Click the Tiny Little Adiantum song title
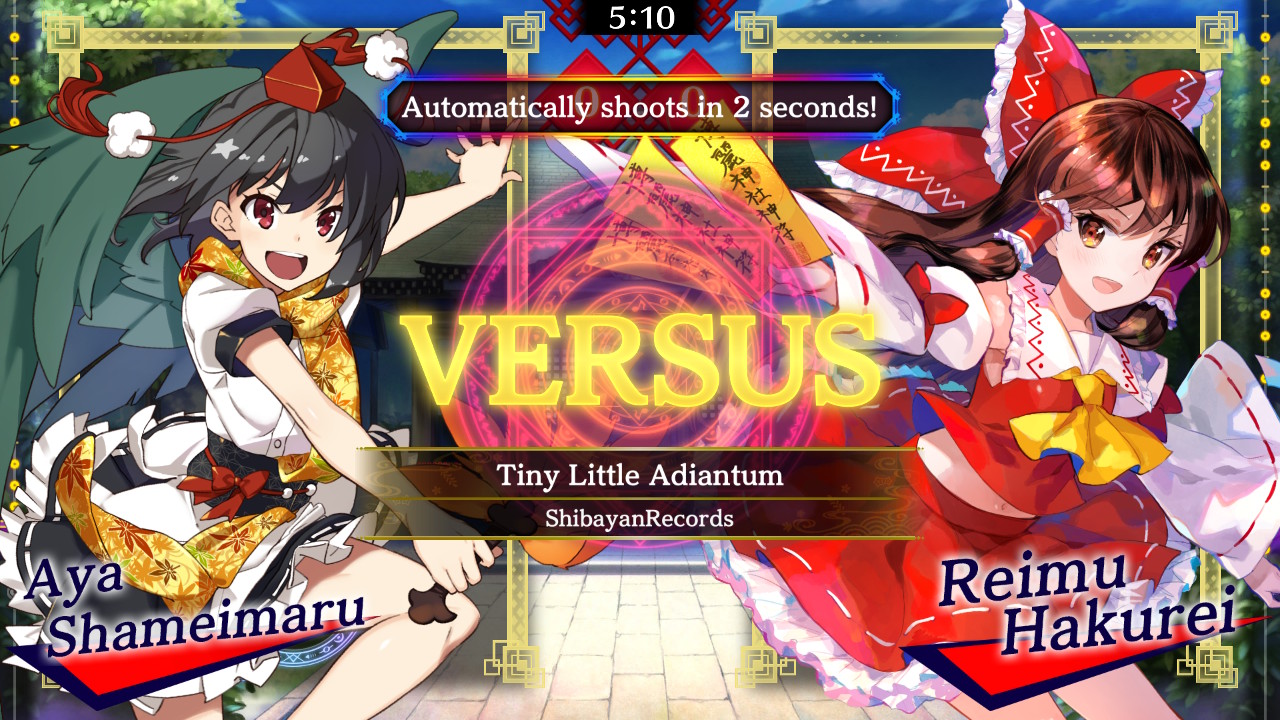Image resolution: width=1280 pixels, height=720 pixels. pos(640,478)
